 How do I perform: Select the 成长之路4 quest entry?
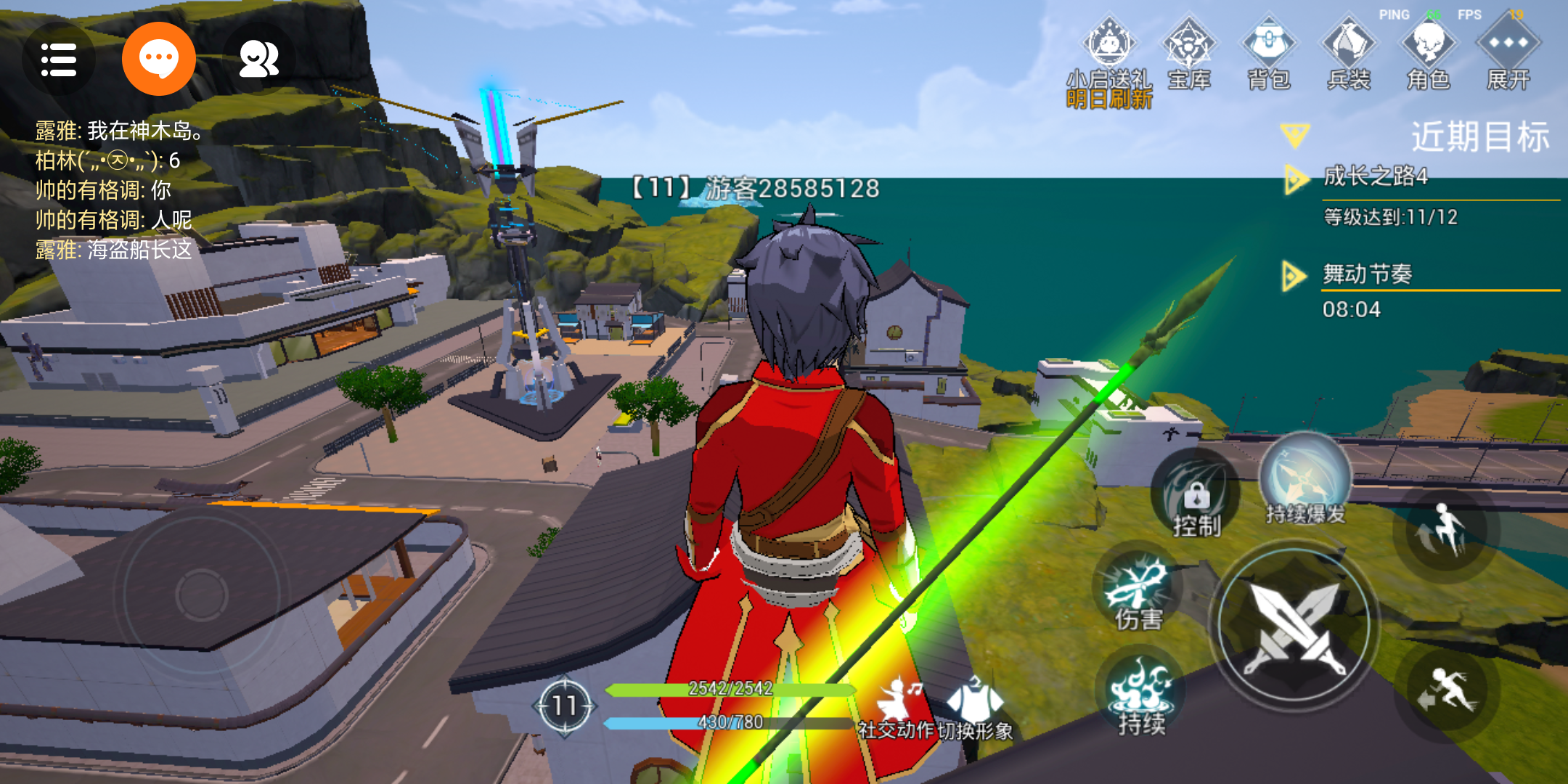click(x=1376, y=176)
